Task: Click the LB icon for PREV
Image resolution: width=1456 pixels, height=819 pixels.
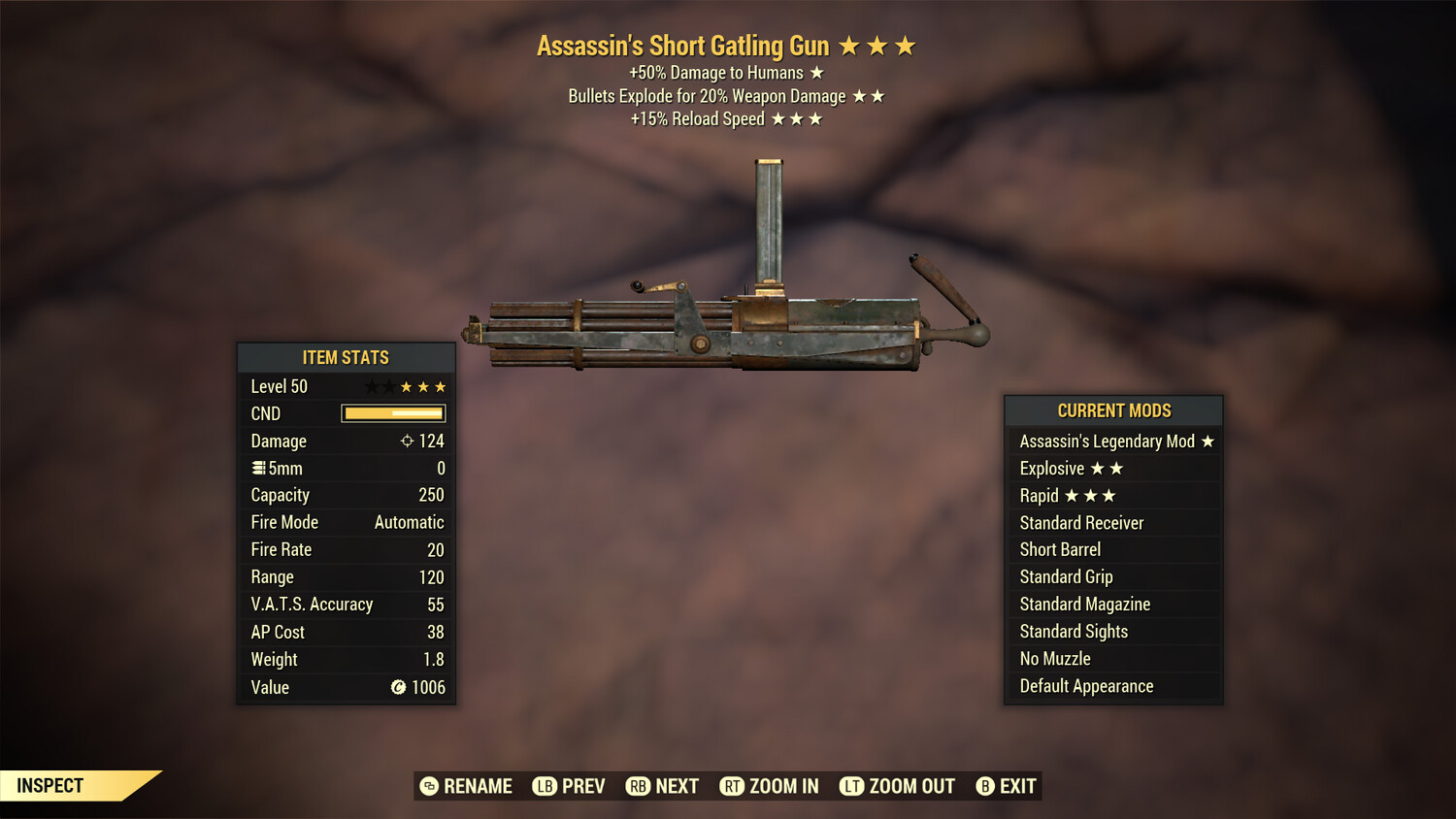Action: click(x=545, y=786)
